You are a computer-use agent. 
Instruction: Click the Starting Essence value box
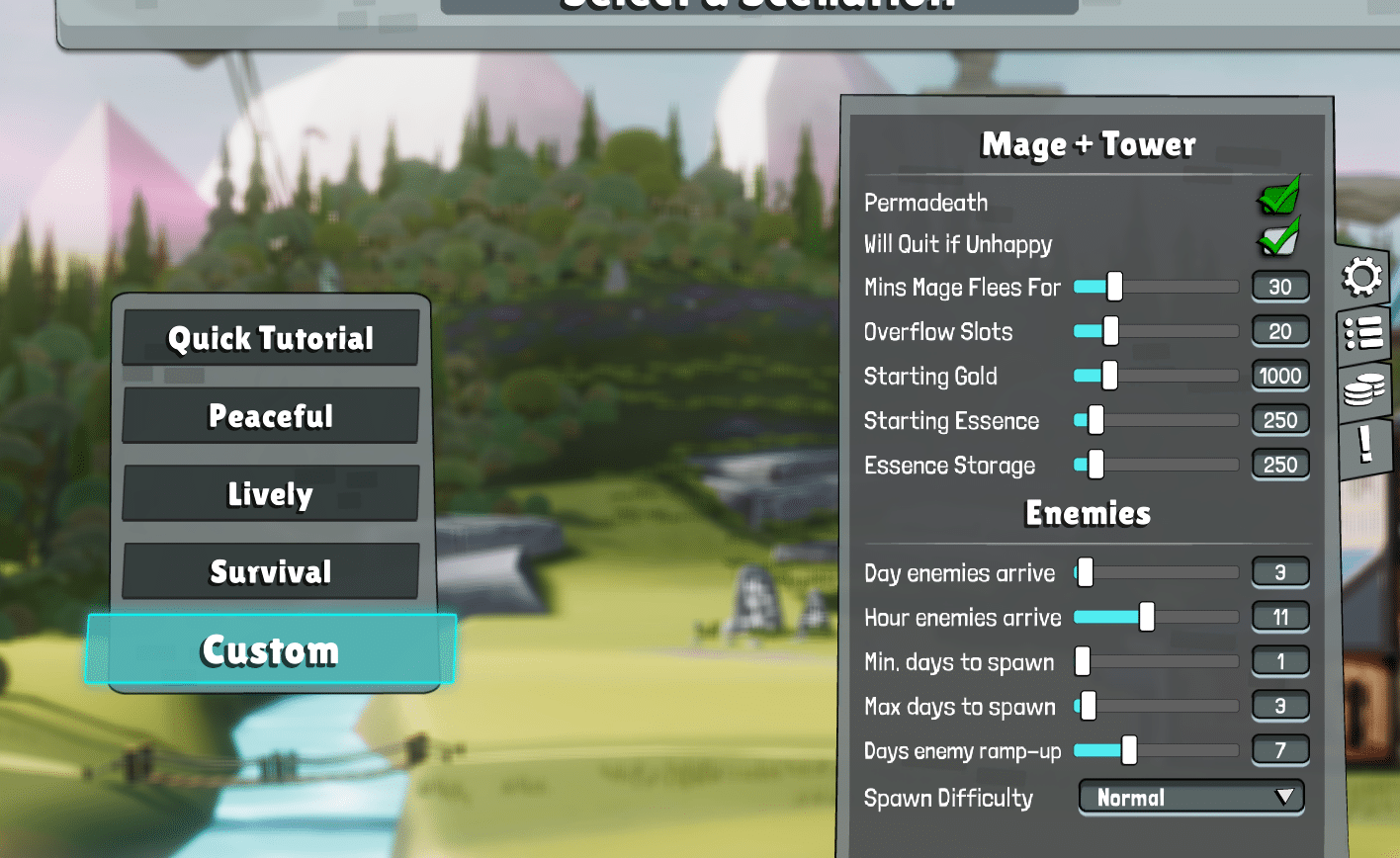tap(1280, 420)
